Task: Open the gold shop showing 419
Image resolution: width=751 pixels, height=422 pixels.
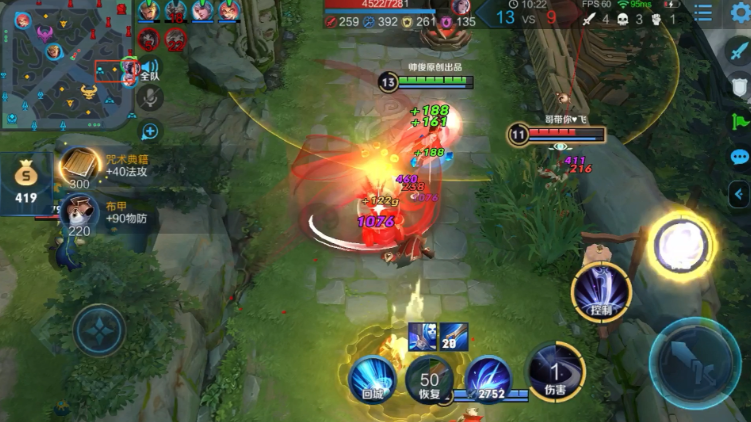Action: click(26, 182)
